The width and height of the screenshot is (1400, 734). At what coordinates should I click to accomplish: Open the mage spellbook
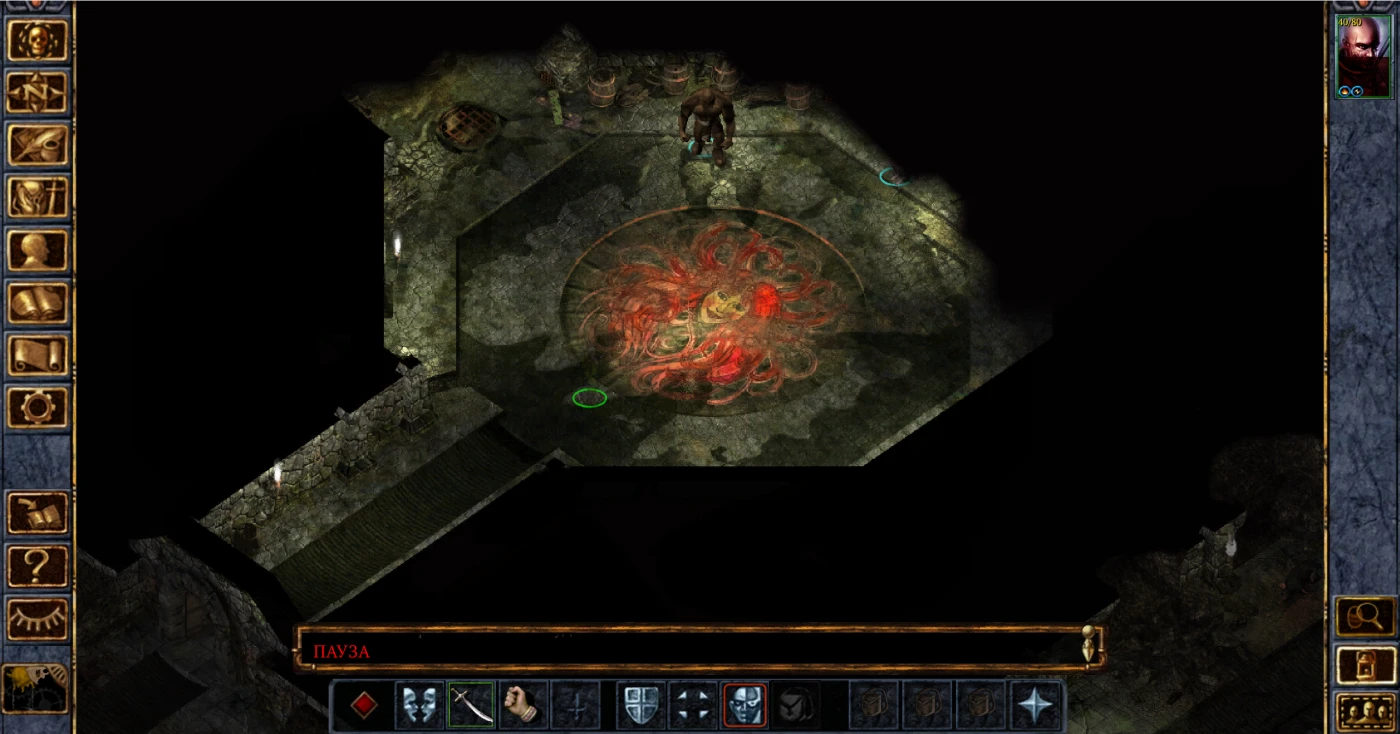pos(38,302)
